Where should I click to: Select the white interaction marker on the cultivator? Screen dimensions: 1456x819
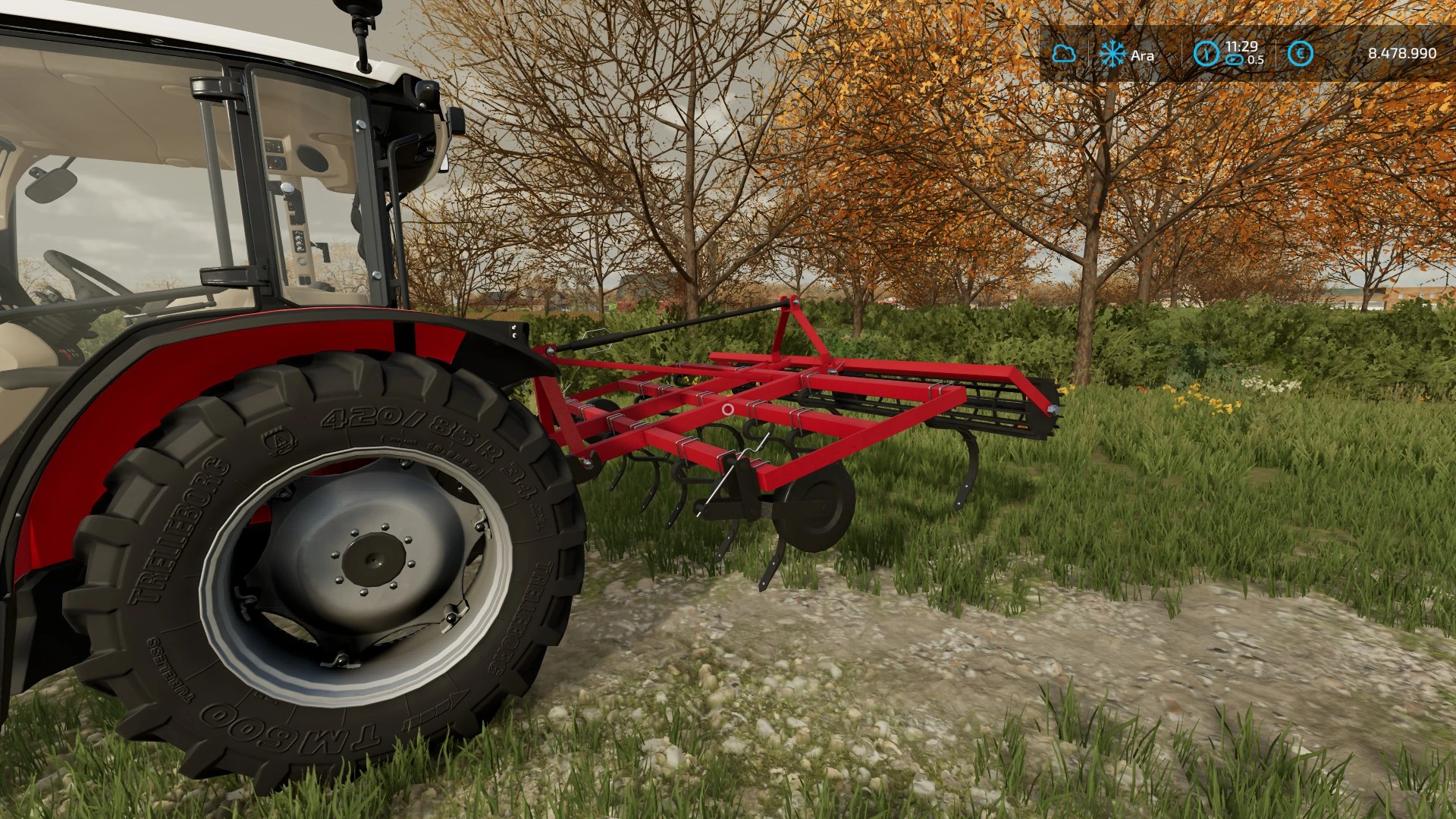727,410
